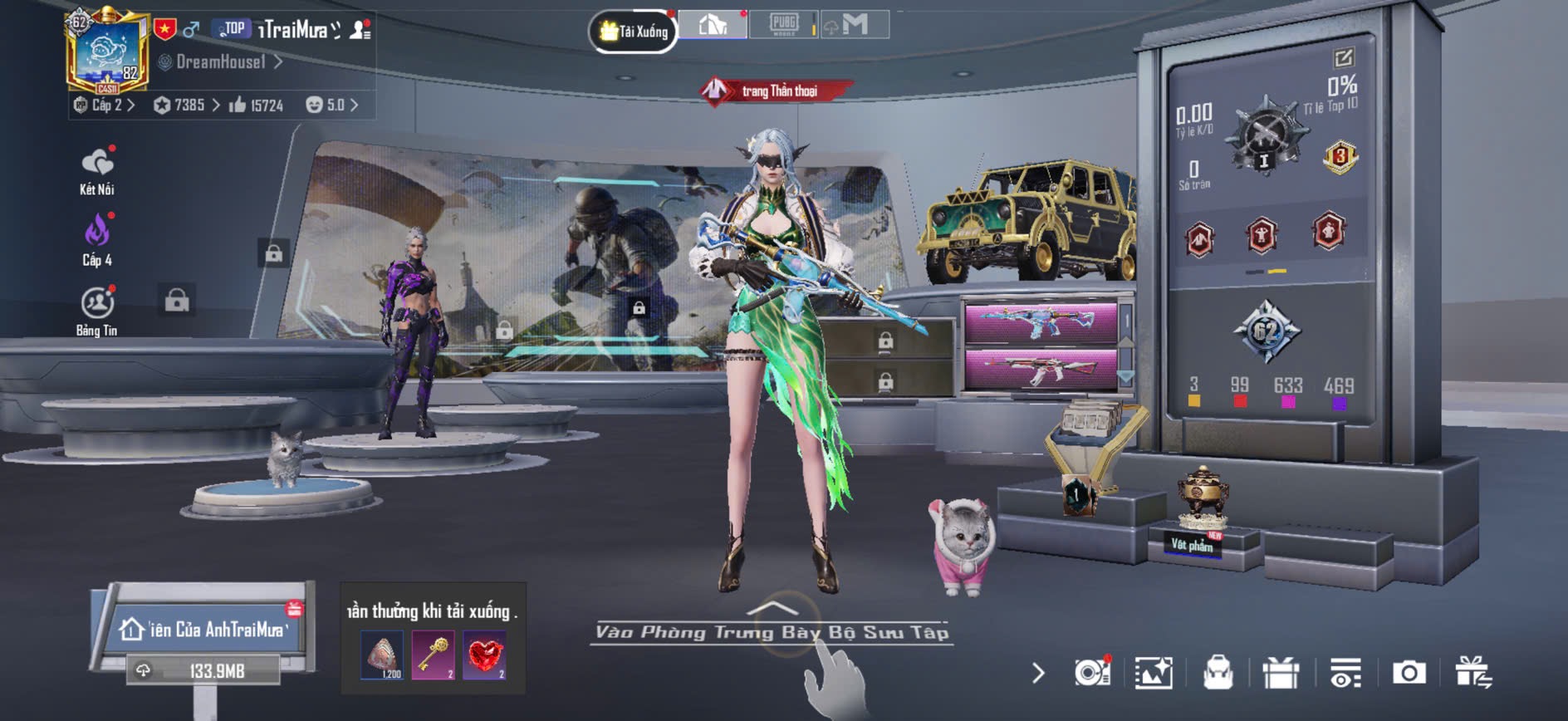This screenshot has width=1568, height=721.
Task: Open Kết Nối connections
Action: (x=97, y=171)
